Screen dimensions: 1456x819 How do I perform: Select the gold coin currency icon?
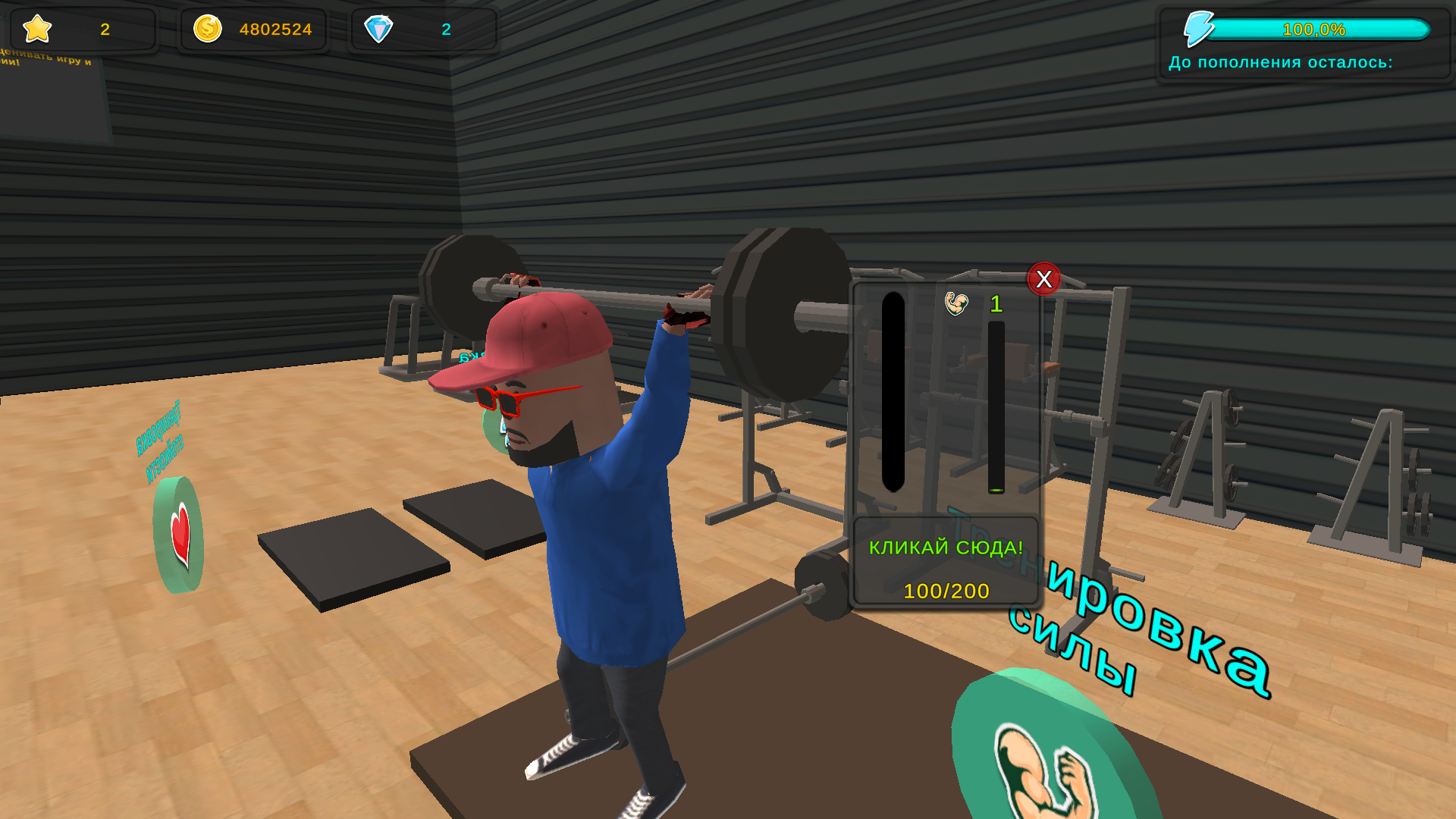(x=206, y=29)
